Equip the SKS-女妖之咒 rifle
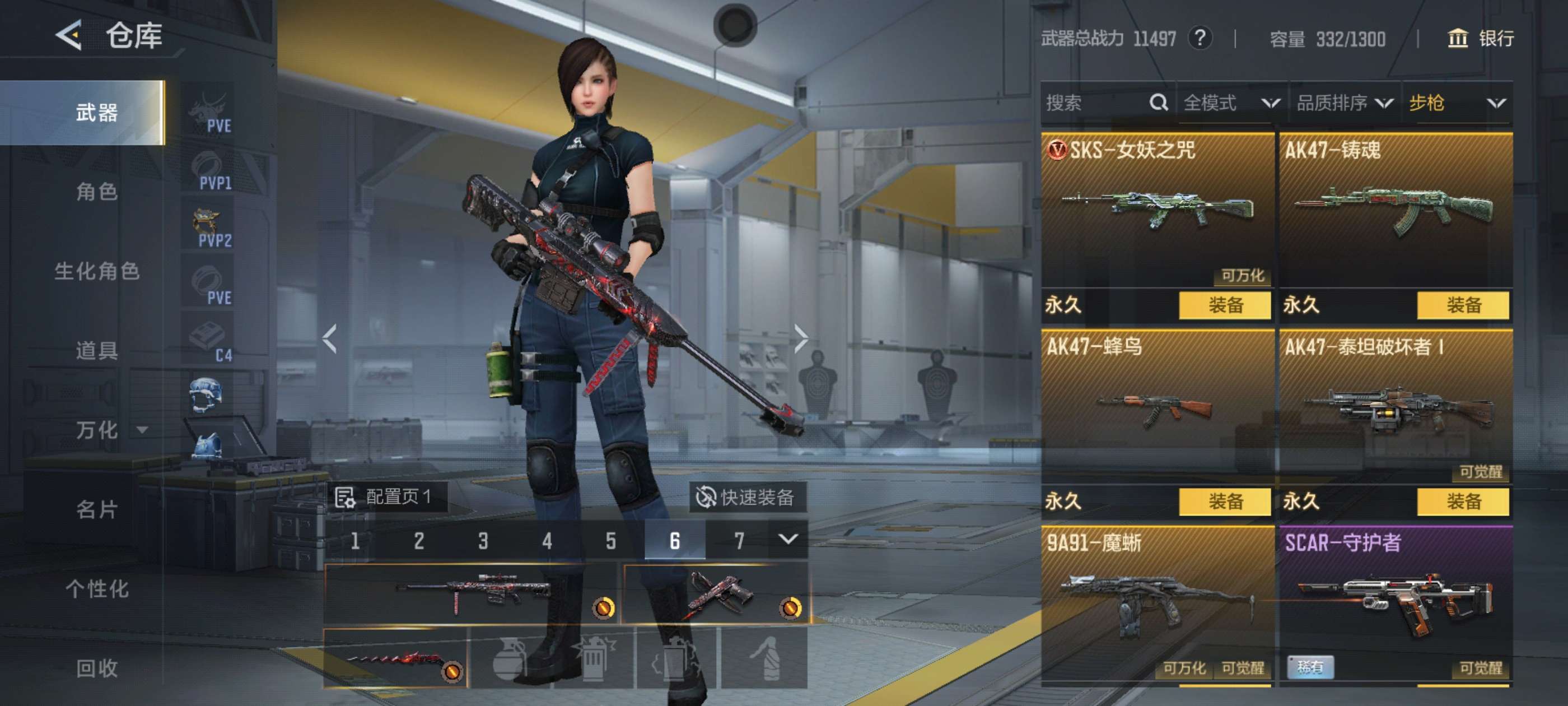This screenshot has width=1568, height=706. (x=1224, y=305)
